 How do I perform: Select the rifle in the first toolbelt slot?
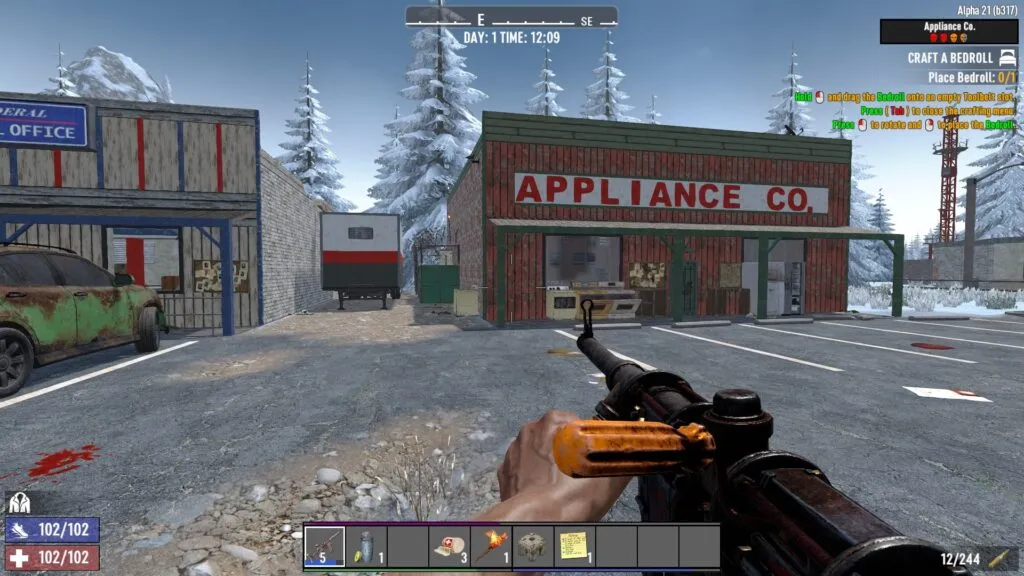(325, 546)
